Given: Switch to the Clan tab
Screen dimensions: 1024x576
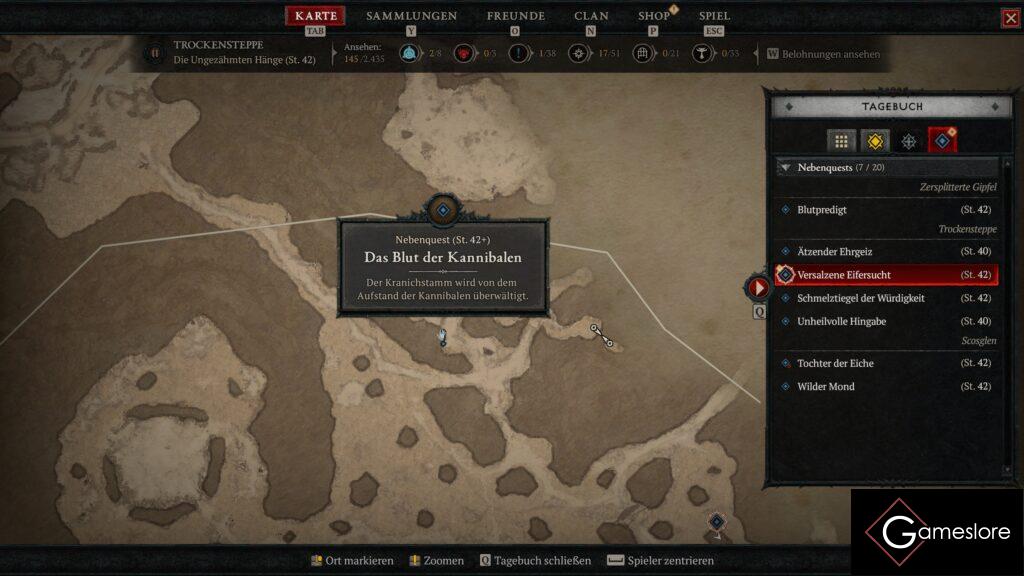Looking at the screenshot, I should [x=591, y=16].
